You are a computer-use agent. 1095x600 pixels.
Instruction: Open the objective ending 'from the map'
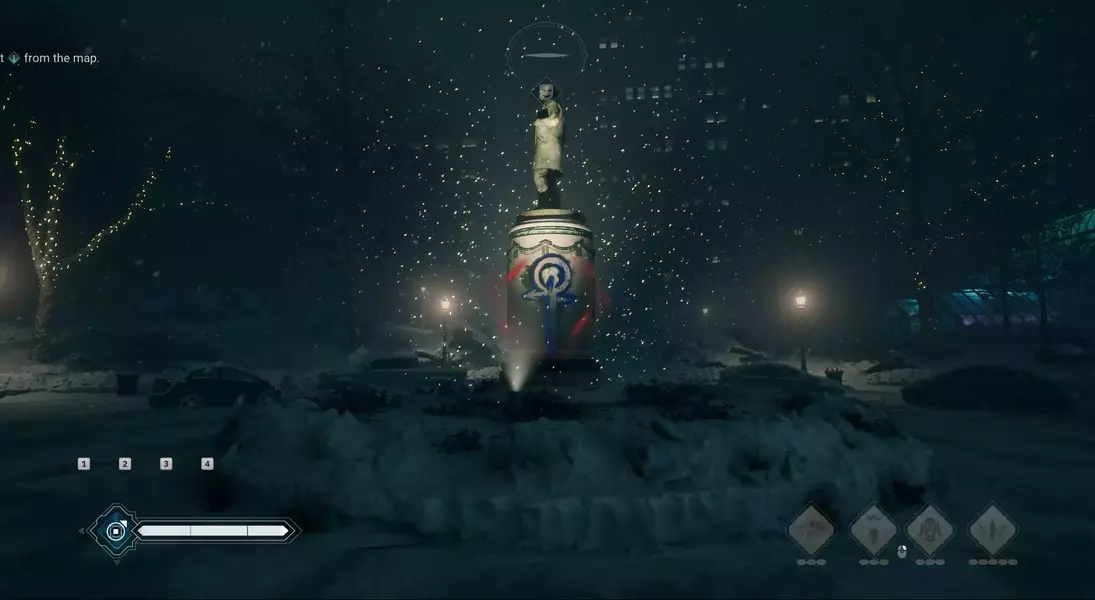(x=60, y=58)
